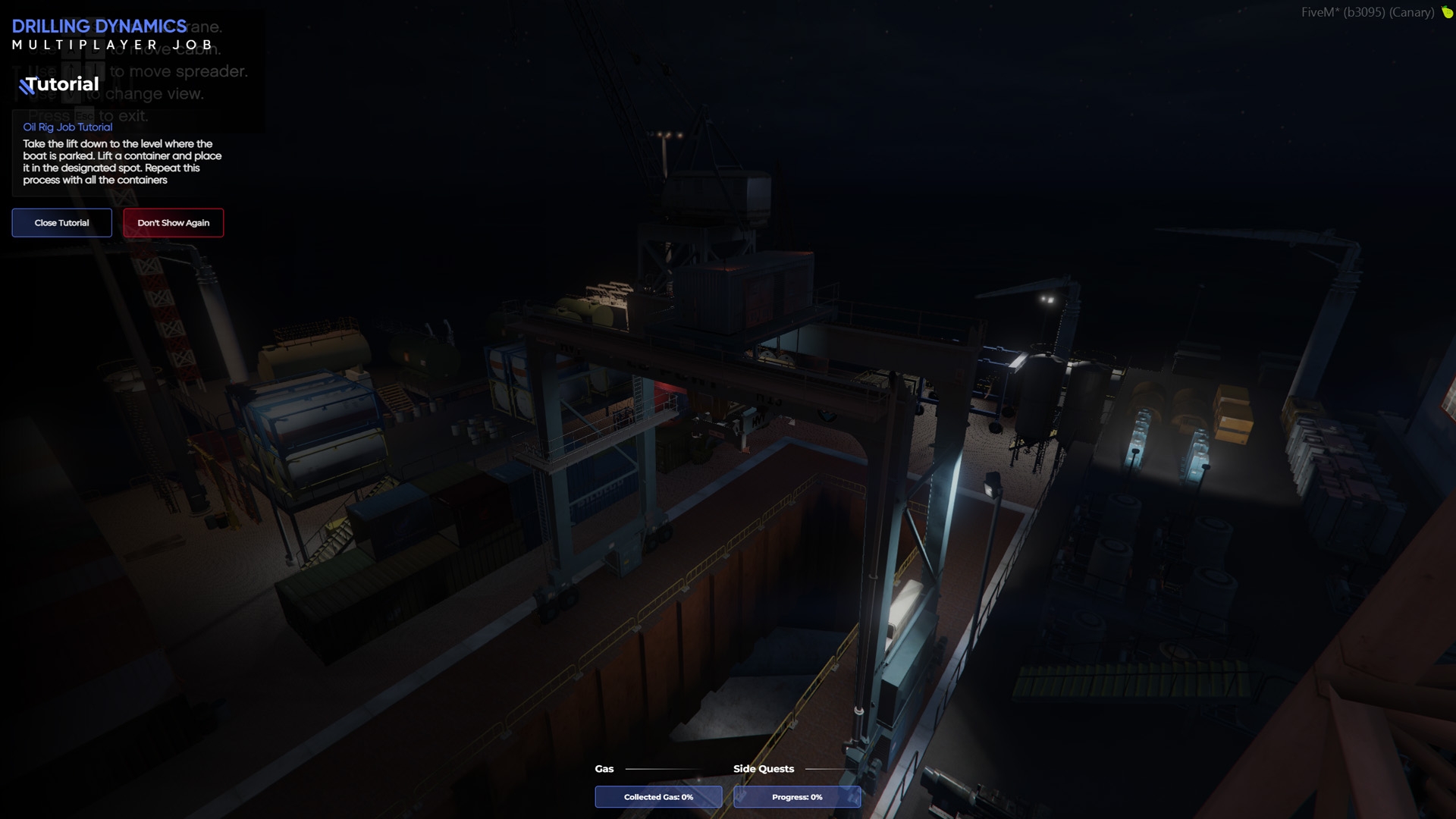Close the Oil Rig Job tutorial
Image resolution: width=1456 pixels, height=819 pixels.
point(61,223)
